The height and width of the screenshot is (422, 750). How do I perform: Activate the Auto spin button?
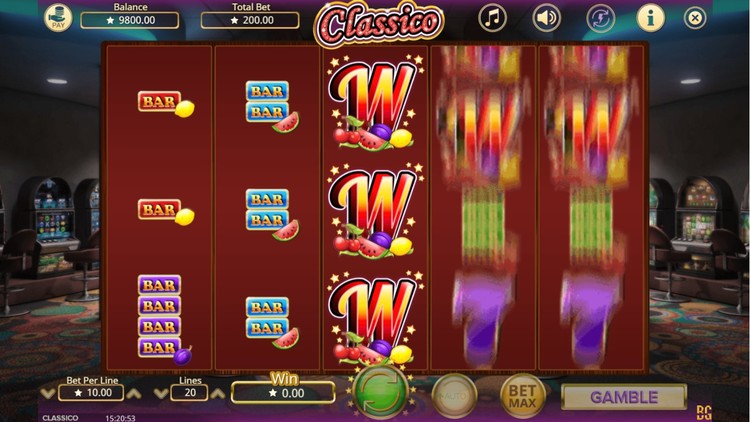pos(454,396)
